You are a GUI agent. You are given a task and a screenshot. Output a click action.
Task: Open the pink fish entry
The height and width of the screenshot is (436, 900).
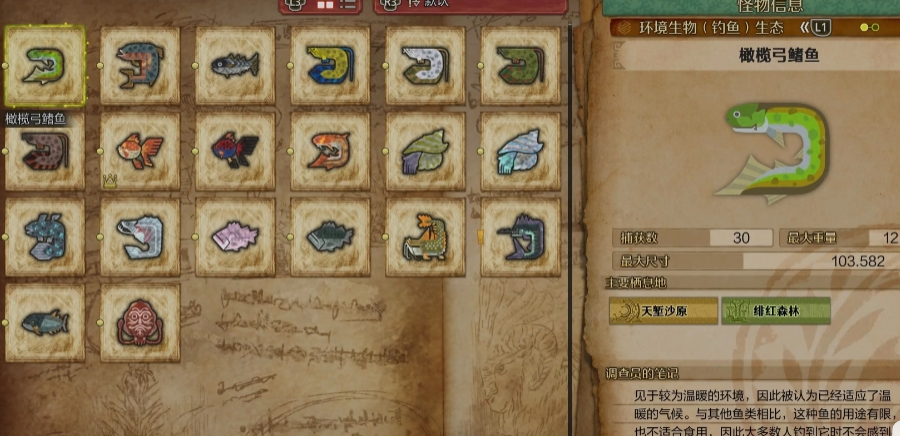tap(235, 237)
